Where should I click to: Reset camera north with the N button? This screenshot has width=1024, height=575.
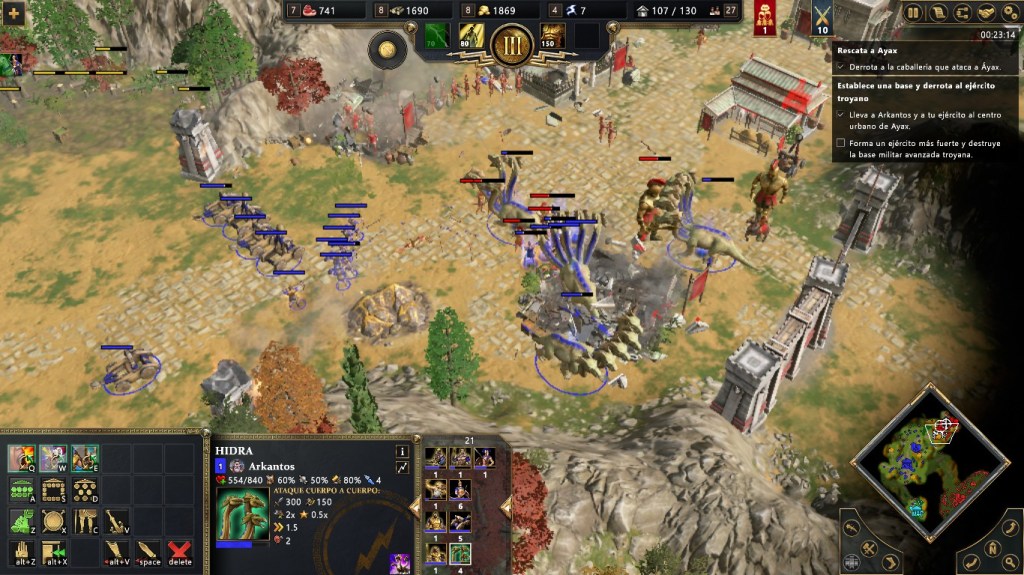(991, 548)
